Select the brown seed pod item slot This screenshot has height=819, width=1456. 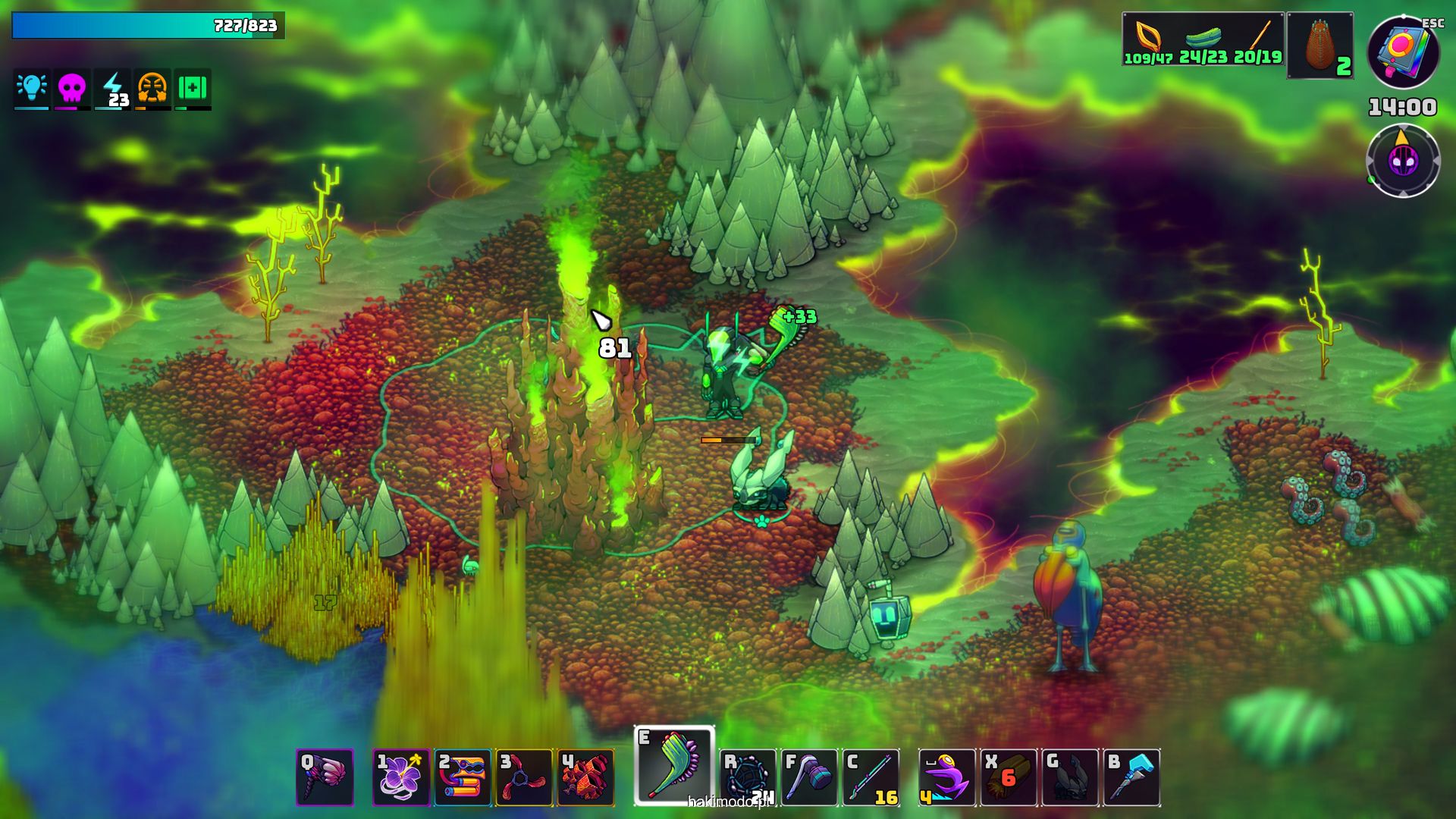coord(1320,45)
